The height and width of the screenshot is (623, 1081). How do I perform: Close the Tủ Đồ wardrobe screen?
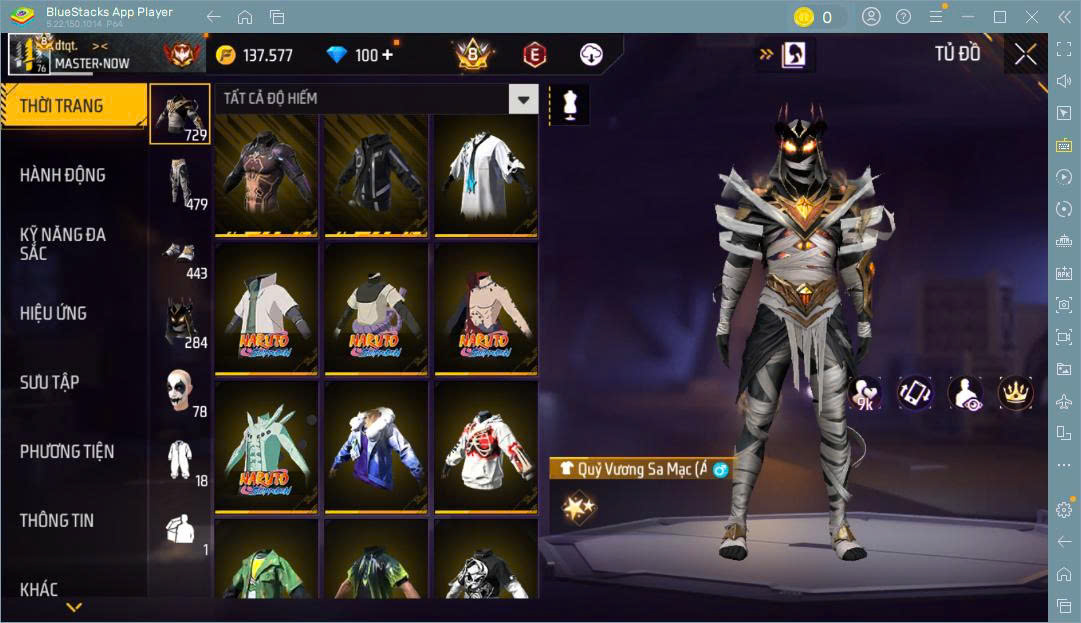coord(1025,55)
